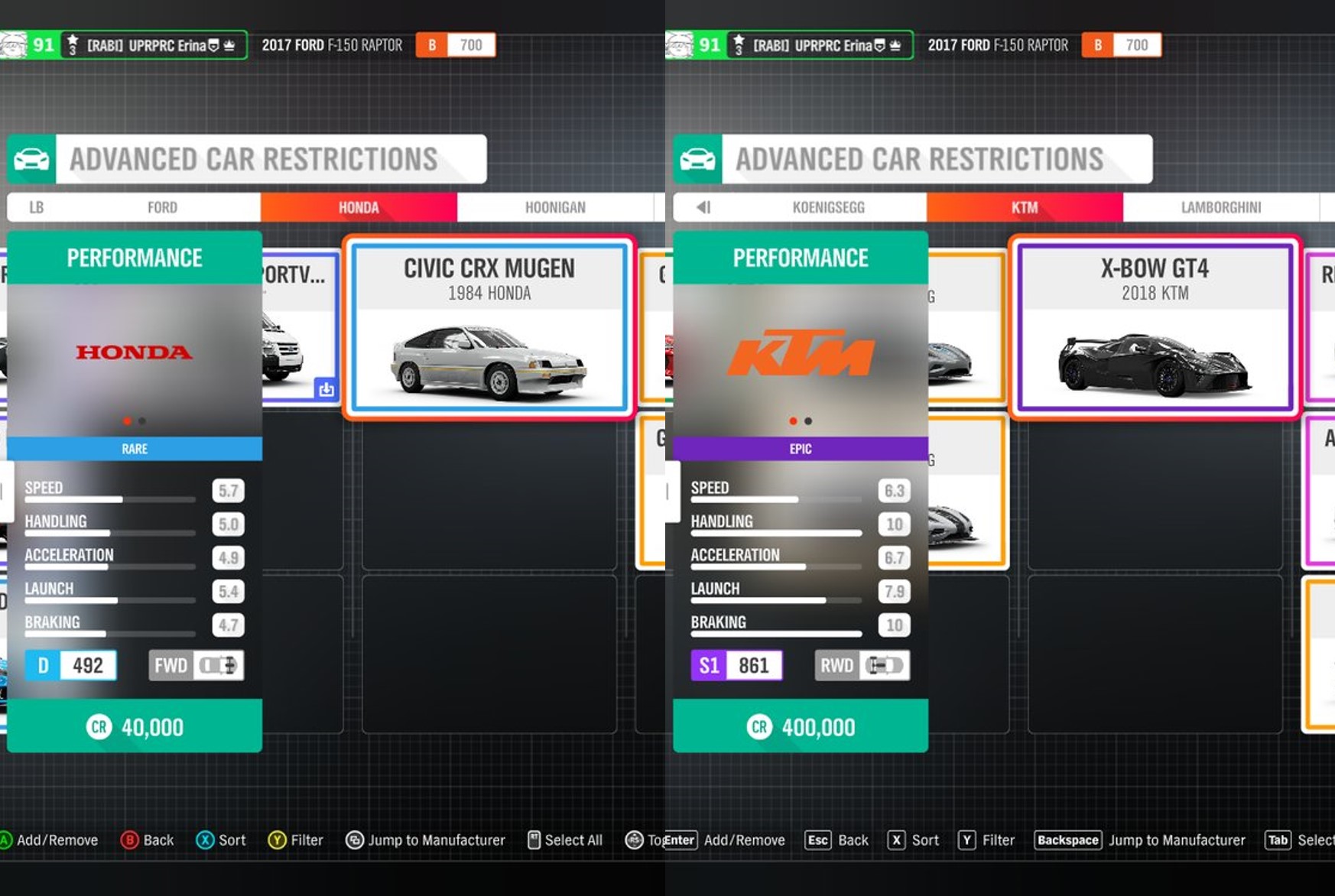Click the player avatar icon at top left
This screenshot has width=1335, height=896.
coord(14,44)
